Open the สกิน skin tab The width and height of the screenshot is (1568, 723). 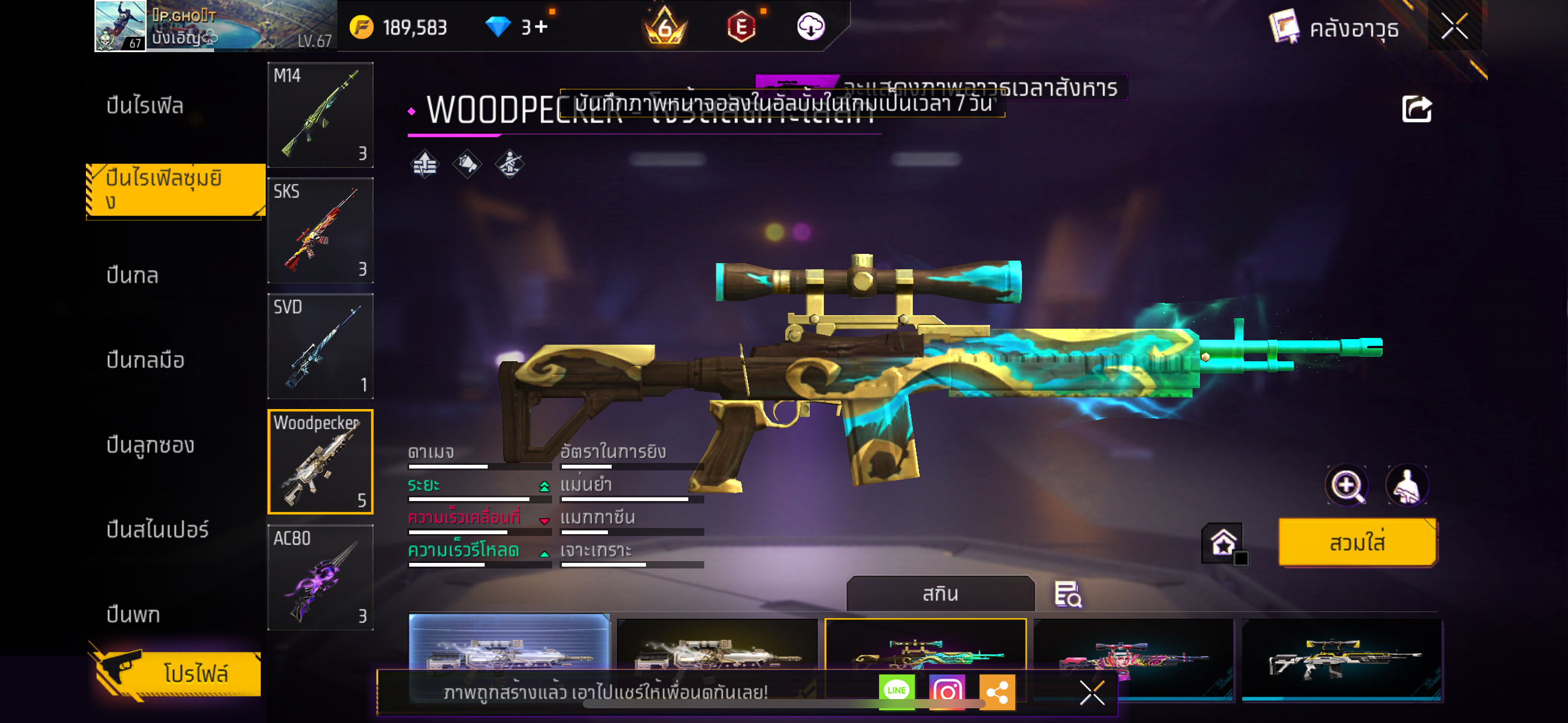940,594
